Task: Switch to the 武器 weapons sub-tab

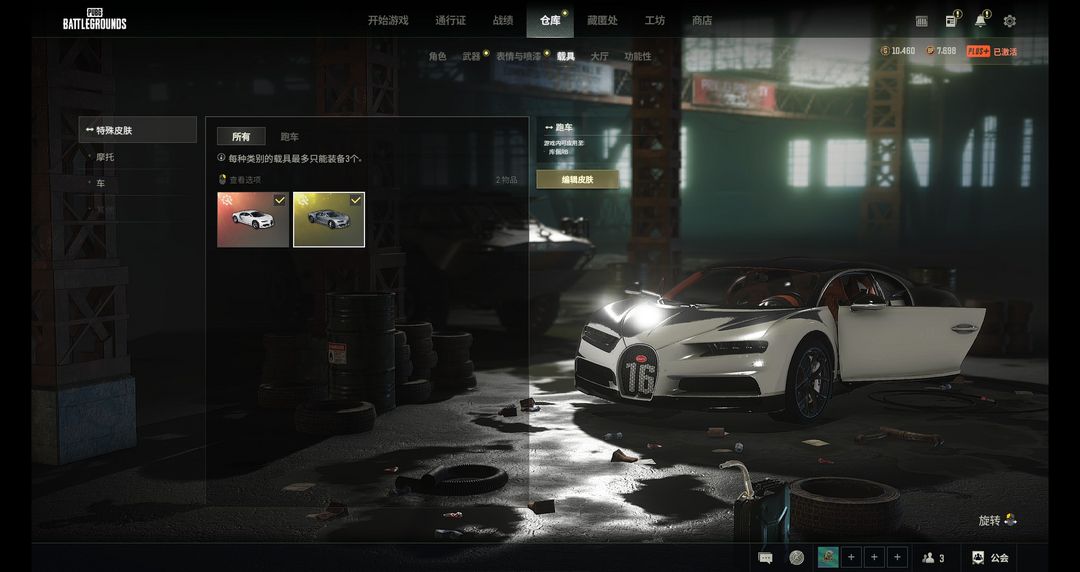Action: coord(471,57)
